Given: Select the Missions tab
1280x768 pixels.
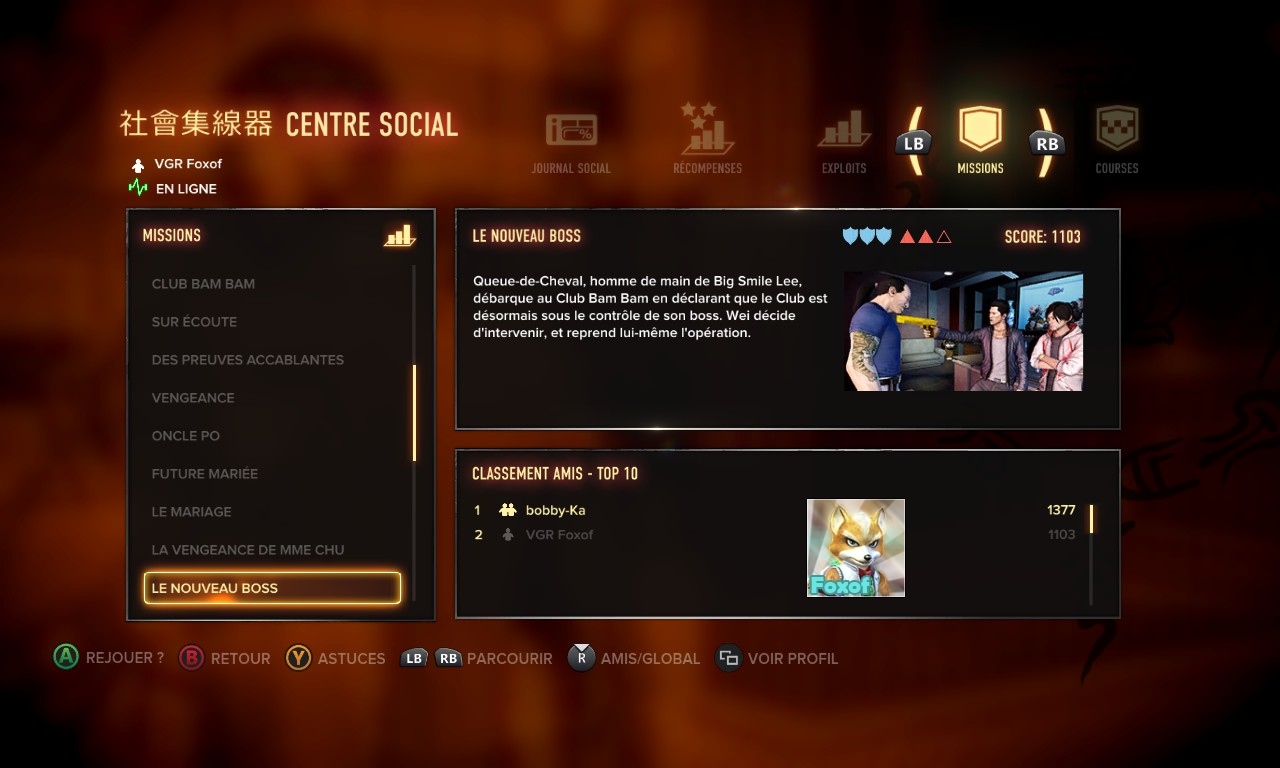Looking at the screenshot, I should 980,140.
